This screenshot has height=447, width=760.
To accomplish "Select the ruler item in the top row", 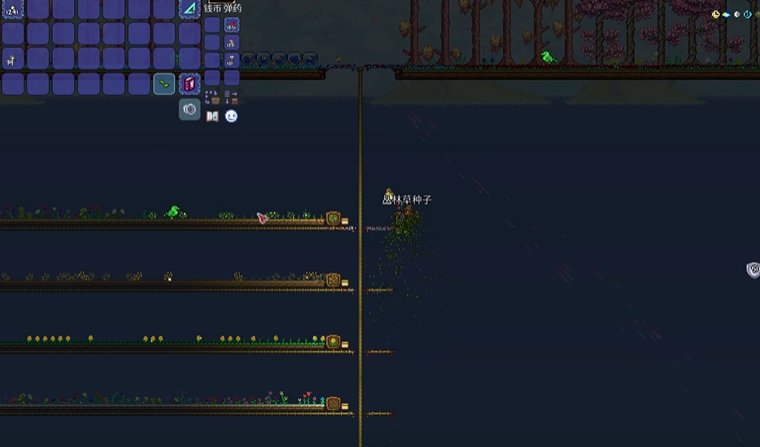I will click(x=189, y=9).
